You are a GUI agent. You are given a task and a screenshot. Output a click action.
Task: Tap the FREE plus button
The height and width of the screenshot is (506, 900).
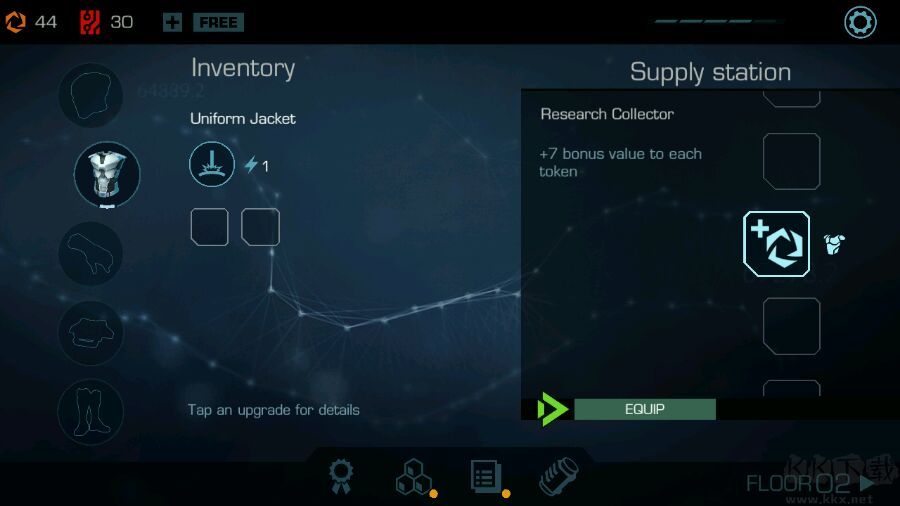[203, 22]
